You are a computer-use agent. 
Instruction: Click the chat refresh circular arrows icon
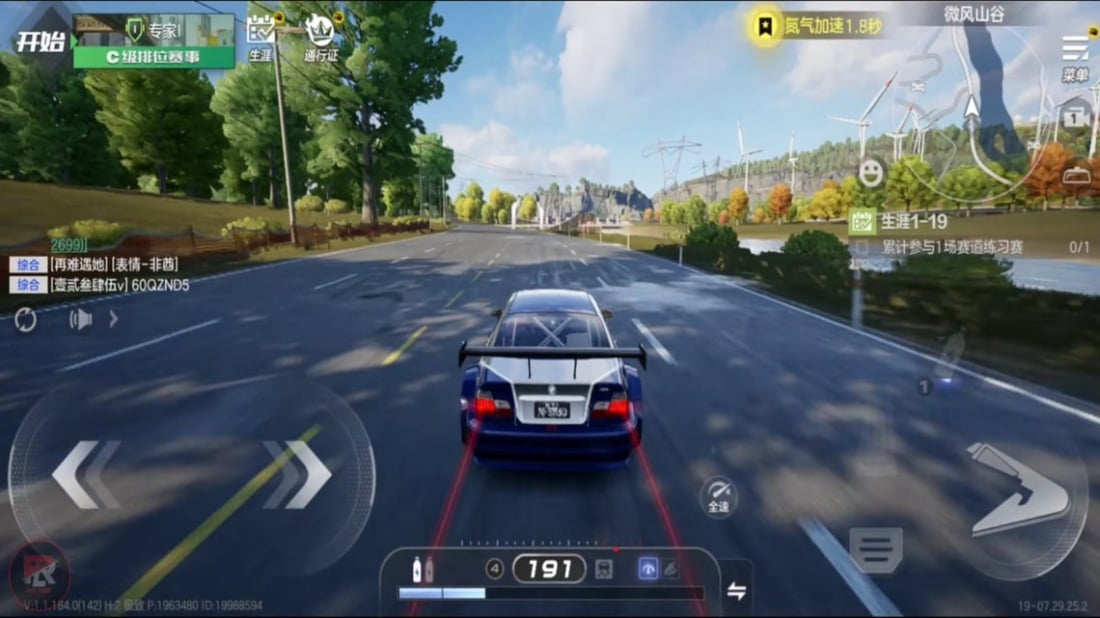point(25,319)
